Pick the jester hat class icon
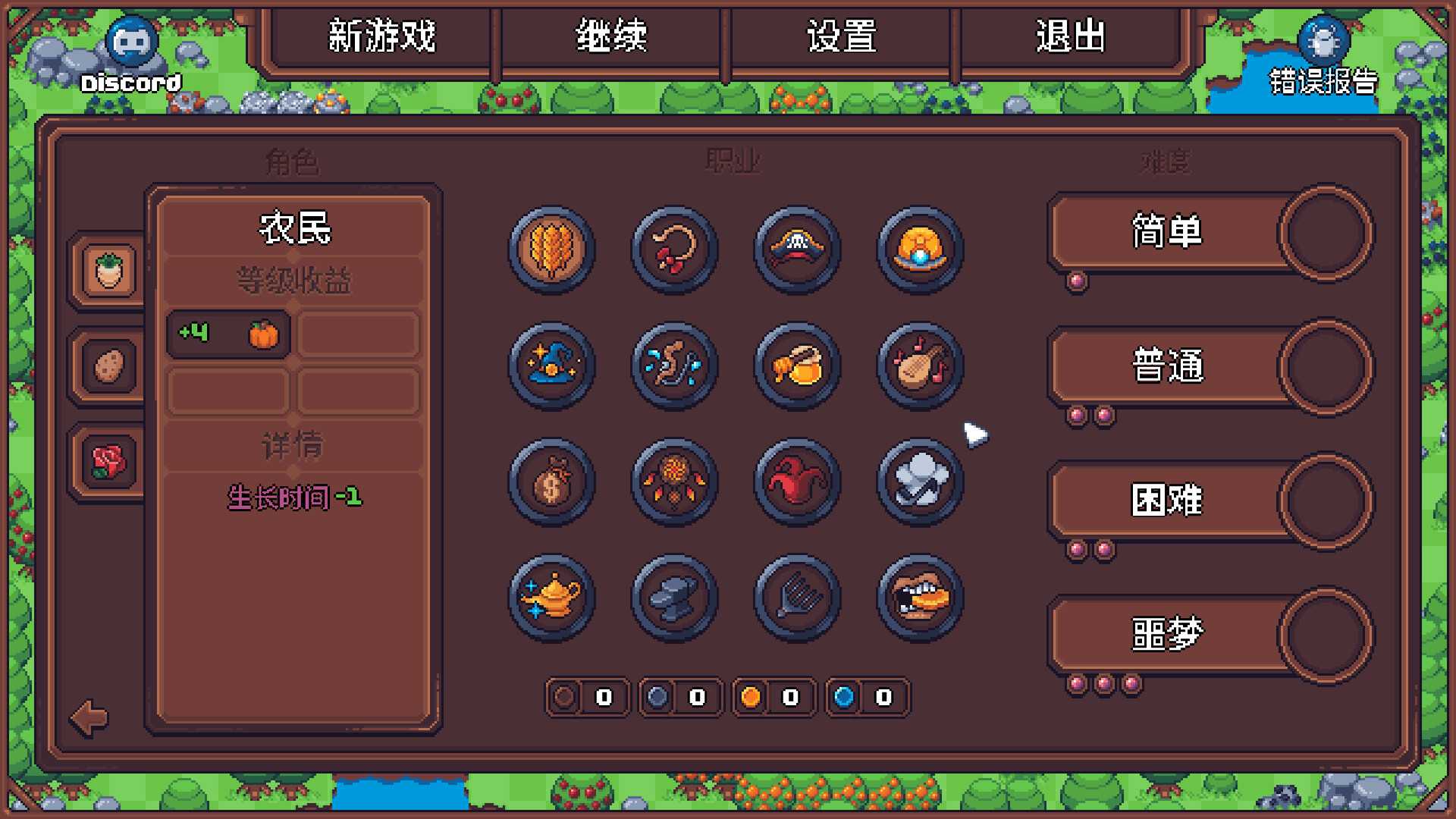1456x819 pixels. pyautogui.click(x=796, y=483)
